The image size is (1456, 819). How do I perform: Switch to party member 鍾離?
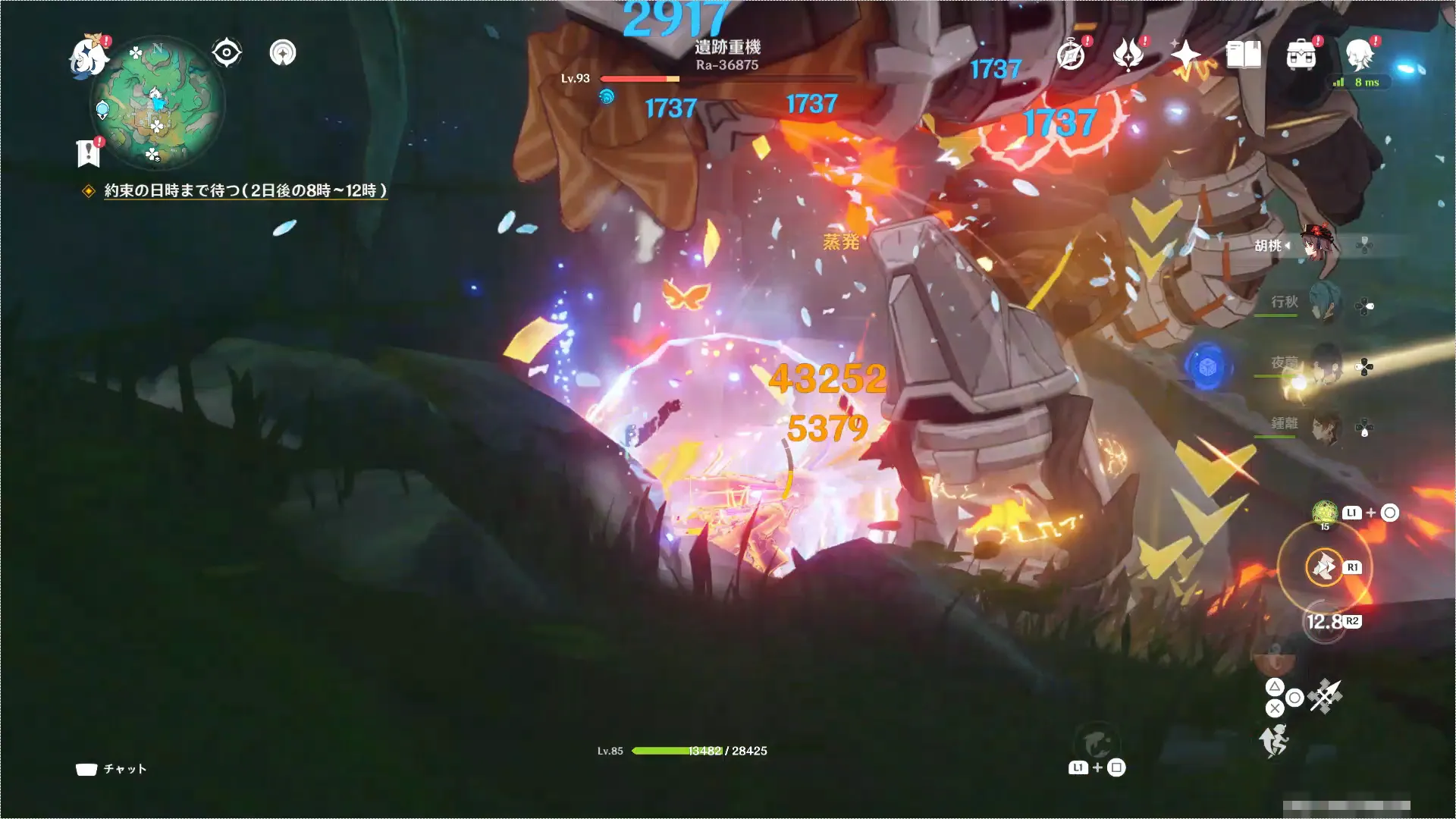pyautogui.click(x=1324, y=426)
